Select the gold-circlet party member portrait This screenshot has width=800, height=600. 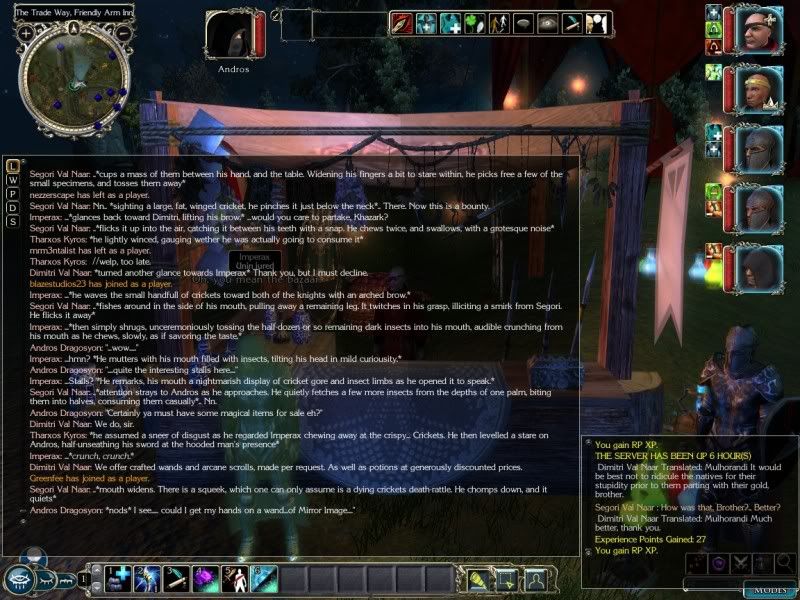coord(759,91)
